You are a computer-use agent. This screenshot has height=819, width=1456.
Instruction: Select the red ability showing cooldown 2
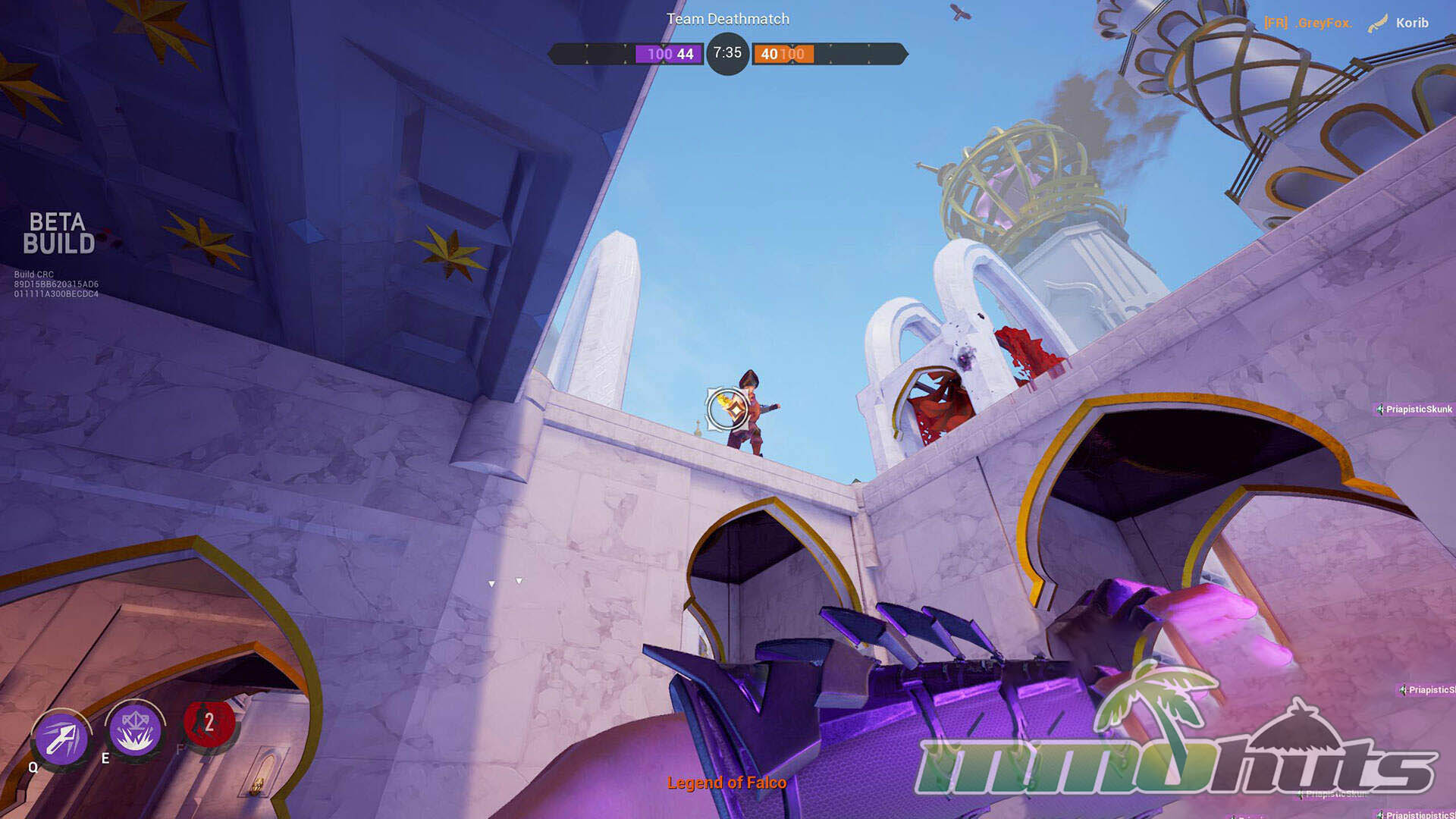(x=209, y=723)
